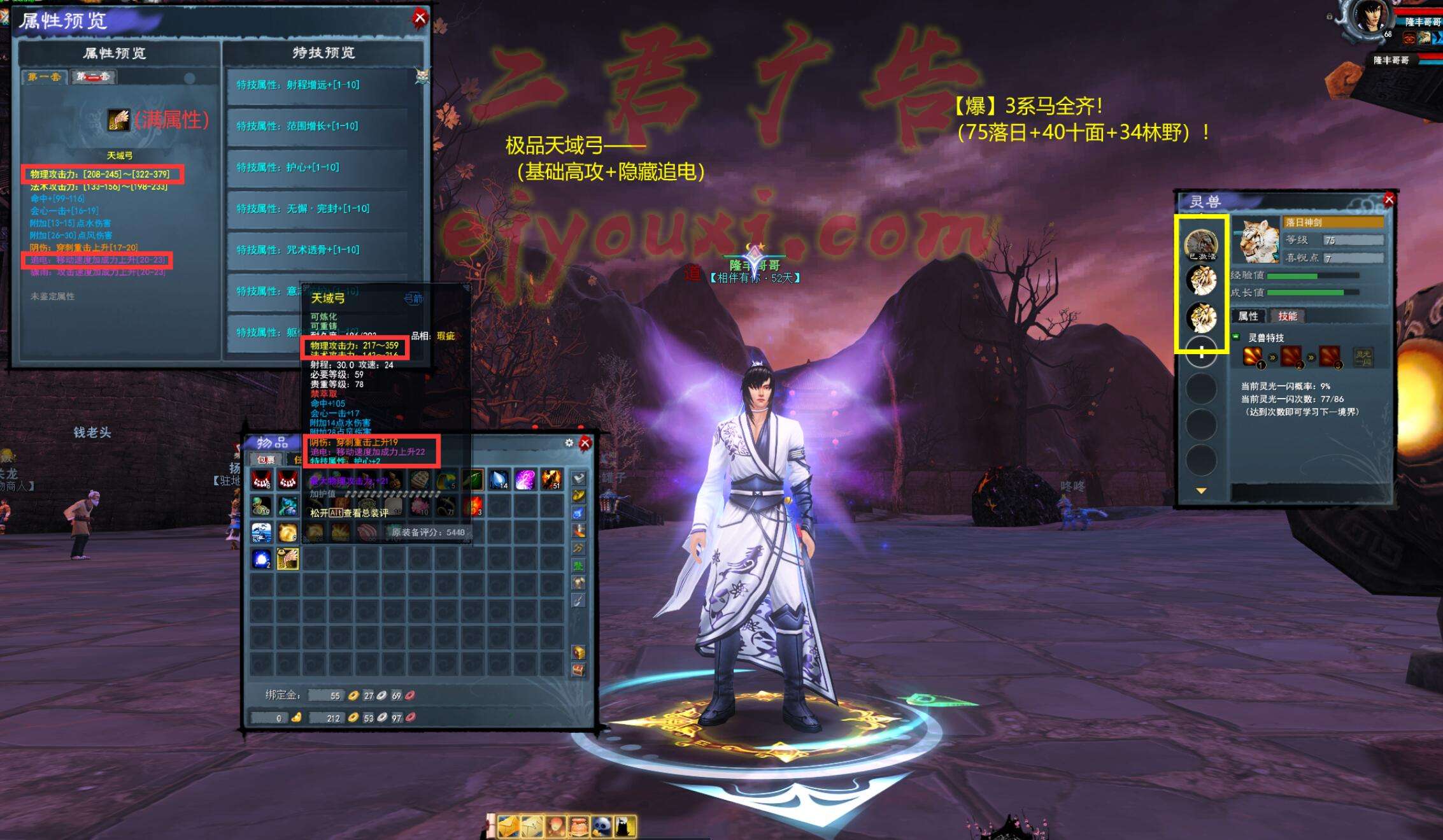This screenshot has width=1443, height=840.
Task: Select the 范围增长 special skill row
Action: (317, 126)
